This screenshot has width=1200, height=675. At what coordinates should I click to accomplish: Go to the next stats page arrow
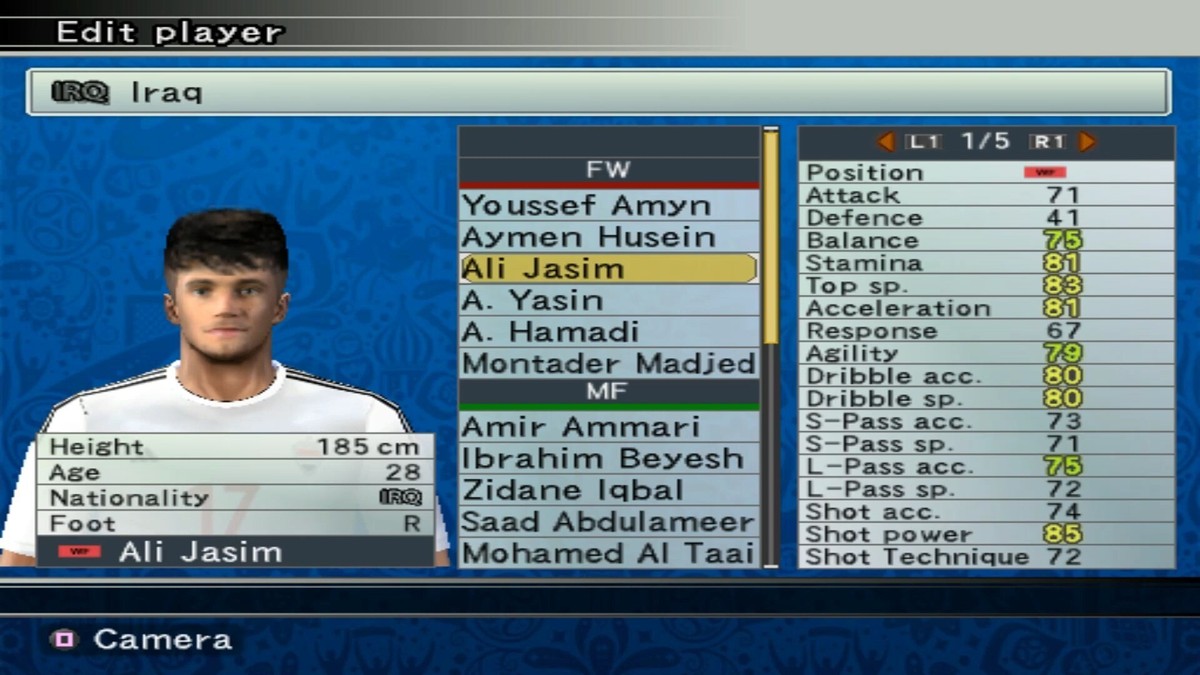(x=1087, y=142)
